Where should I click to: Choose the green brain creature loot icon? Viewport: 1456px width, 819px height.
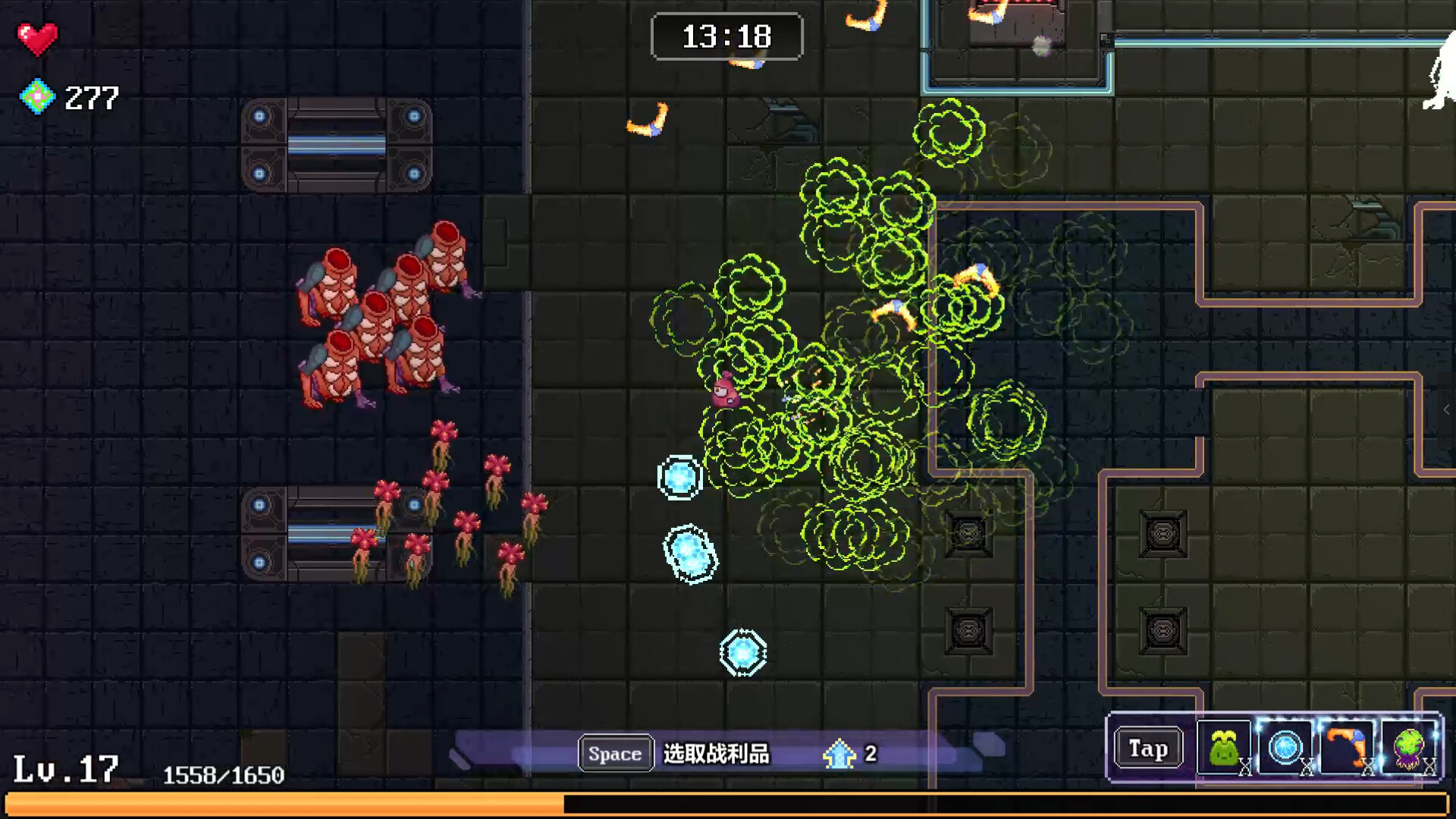(1408, 749)
